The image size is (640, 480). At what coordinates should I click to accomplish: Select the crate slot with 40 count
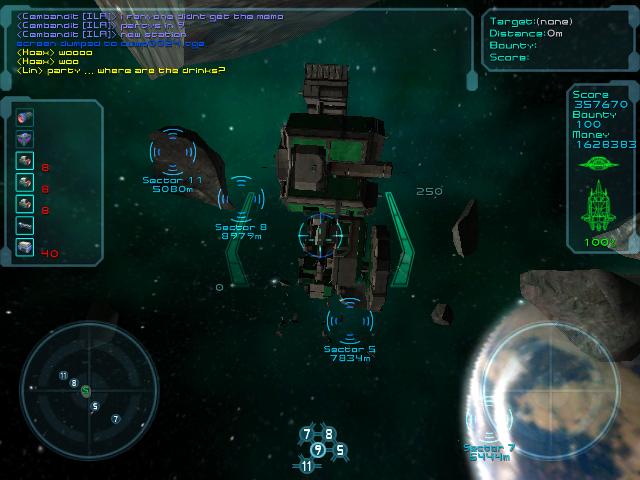point(24,247)
